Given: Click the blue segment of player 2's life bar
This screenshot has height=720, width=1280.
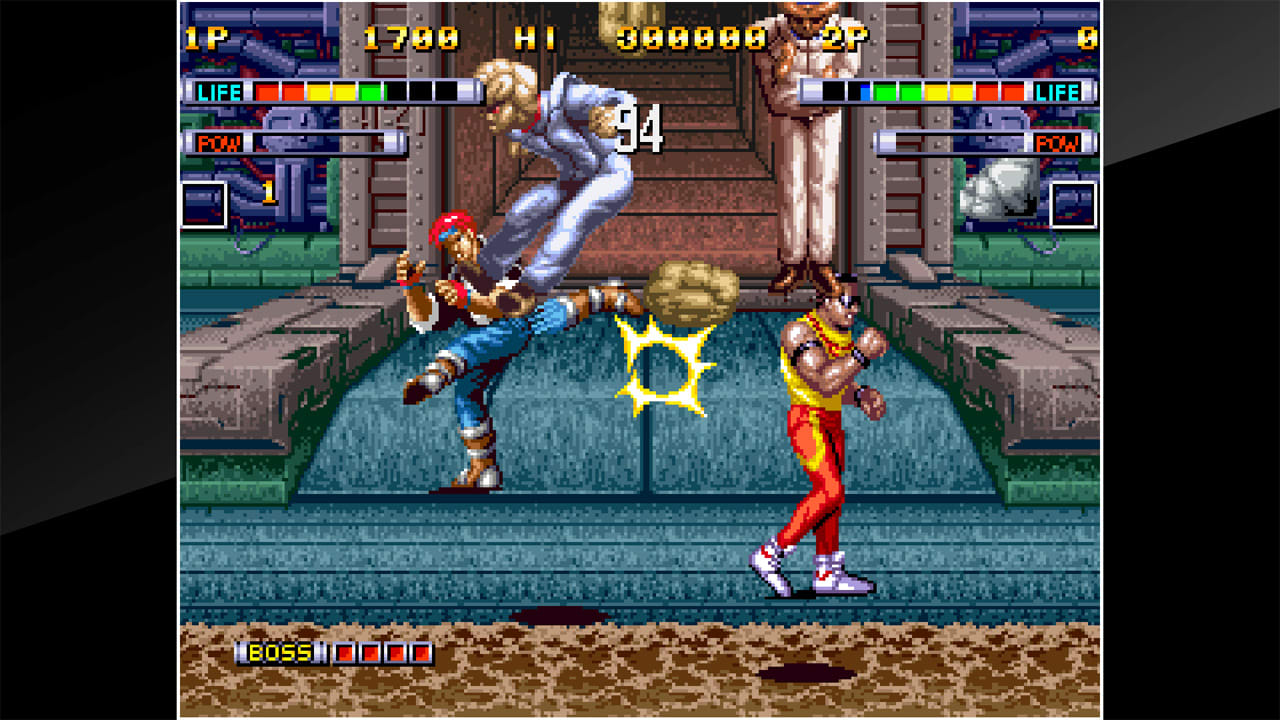Looking at the screenshot, I should click(864, 91).
